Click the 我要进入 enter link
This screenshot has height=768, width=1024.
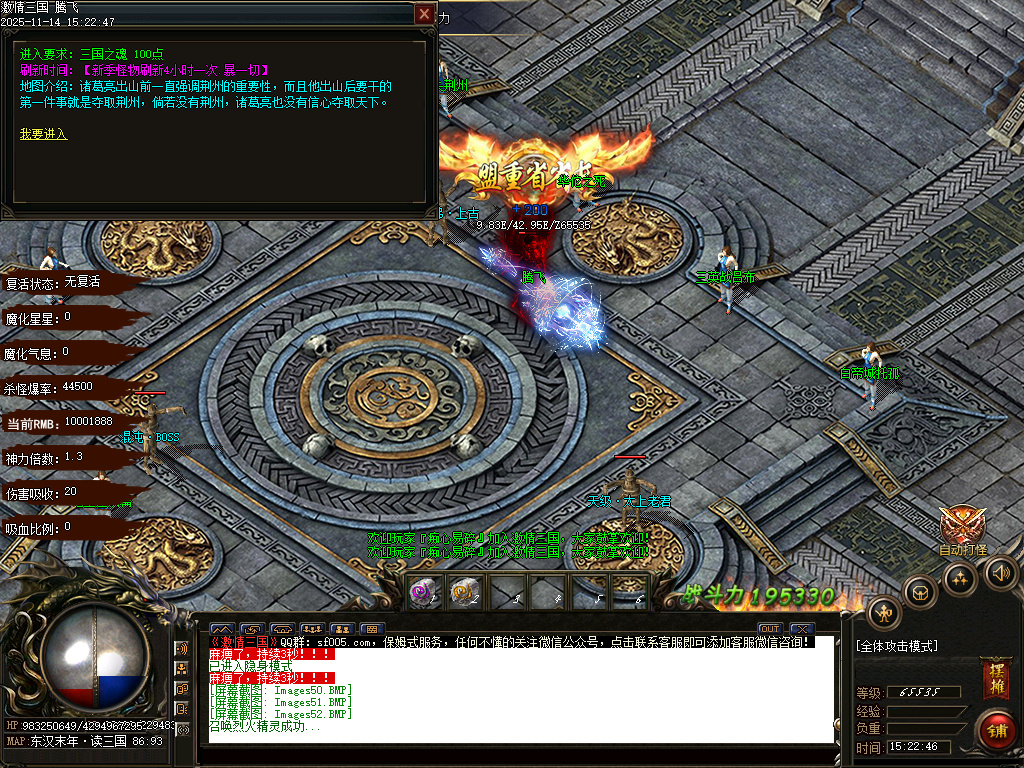pos(43,133)
